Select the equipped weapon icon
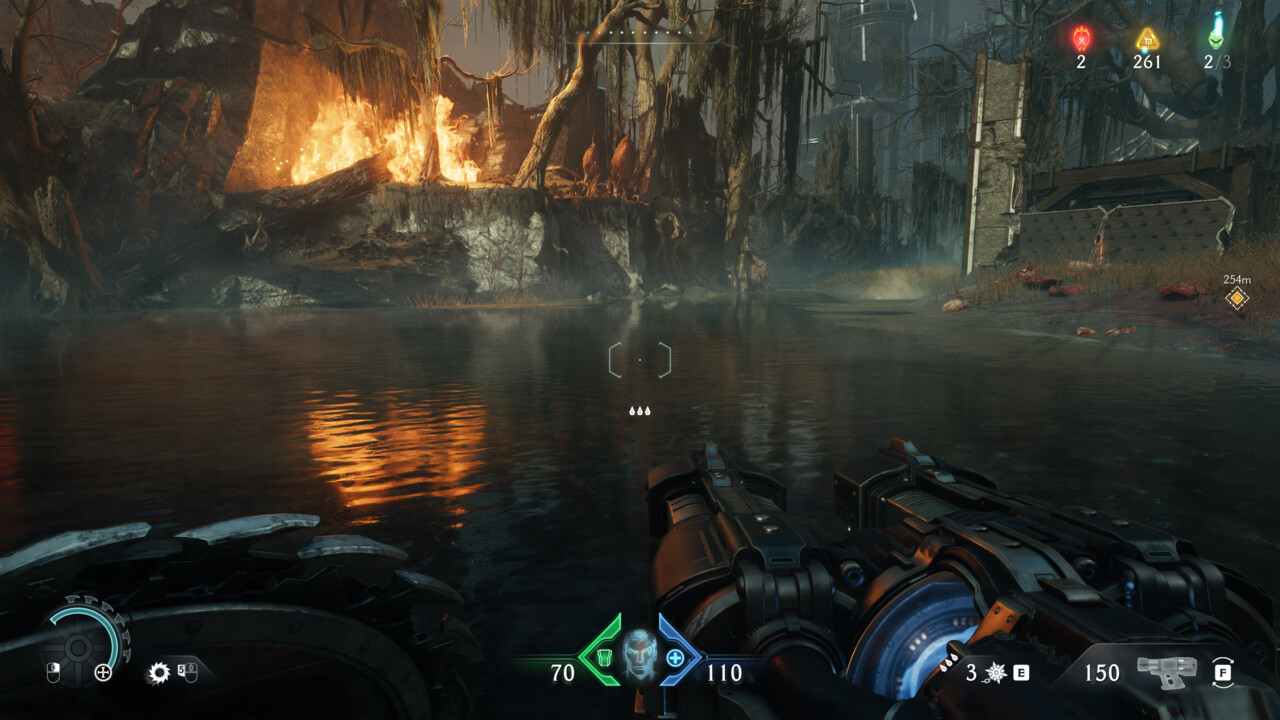Image resolution: width=1280 pixels, height=720 pixels. (1166, 671)
